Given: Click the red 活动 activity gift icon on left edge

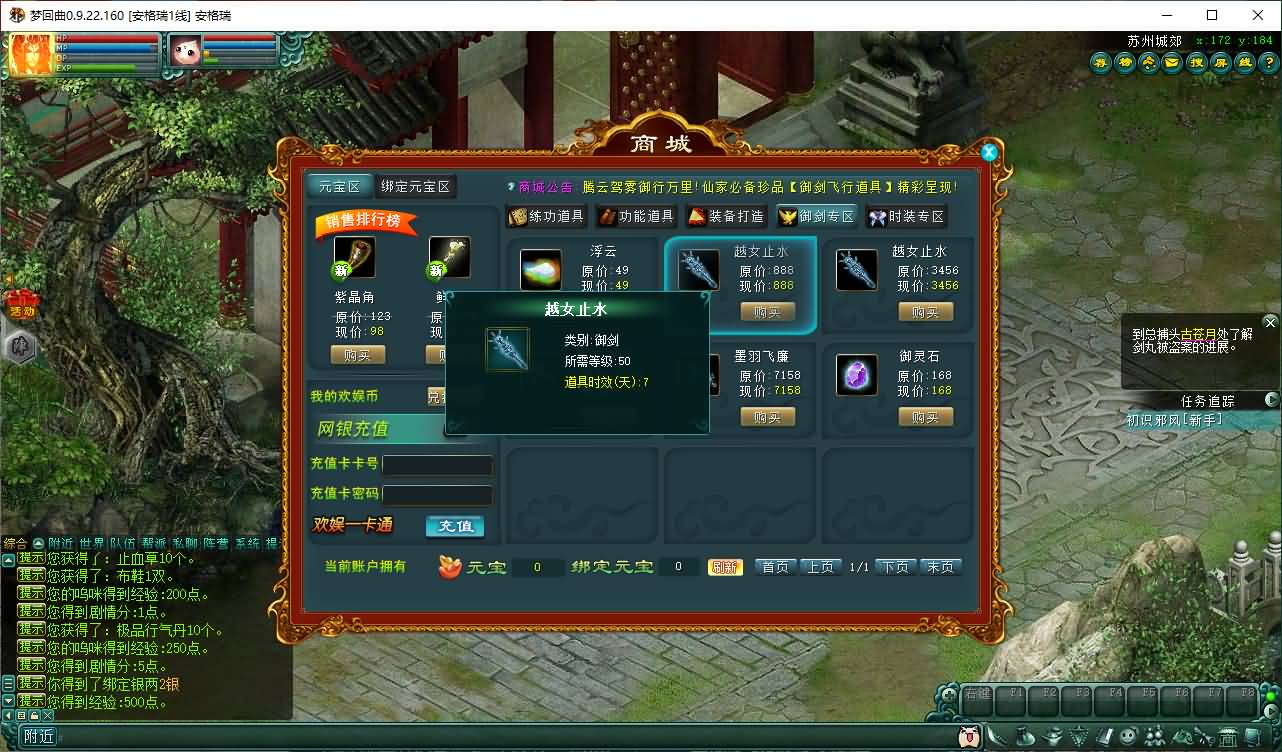Looking at the screenshot, I should click(x=22, y=303).
